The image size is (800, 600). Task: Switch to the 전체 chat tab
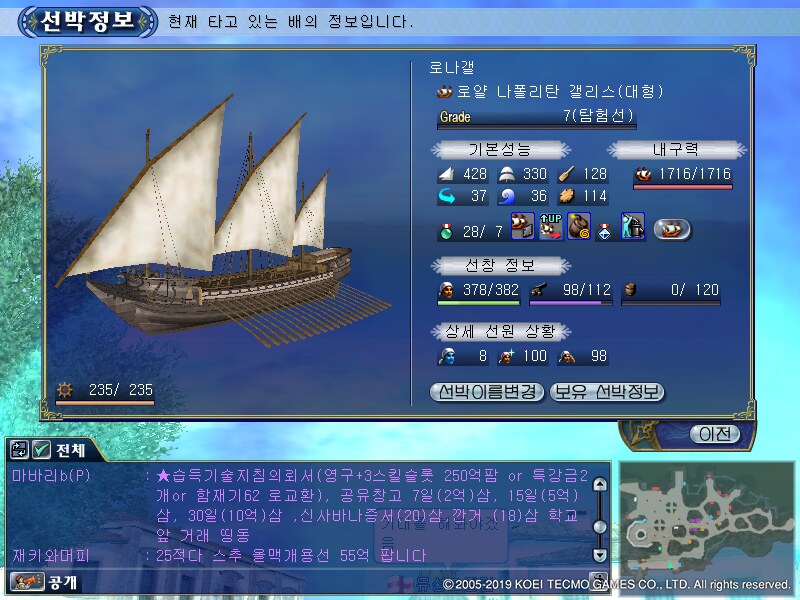point(72,449)
